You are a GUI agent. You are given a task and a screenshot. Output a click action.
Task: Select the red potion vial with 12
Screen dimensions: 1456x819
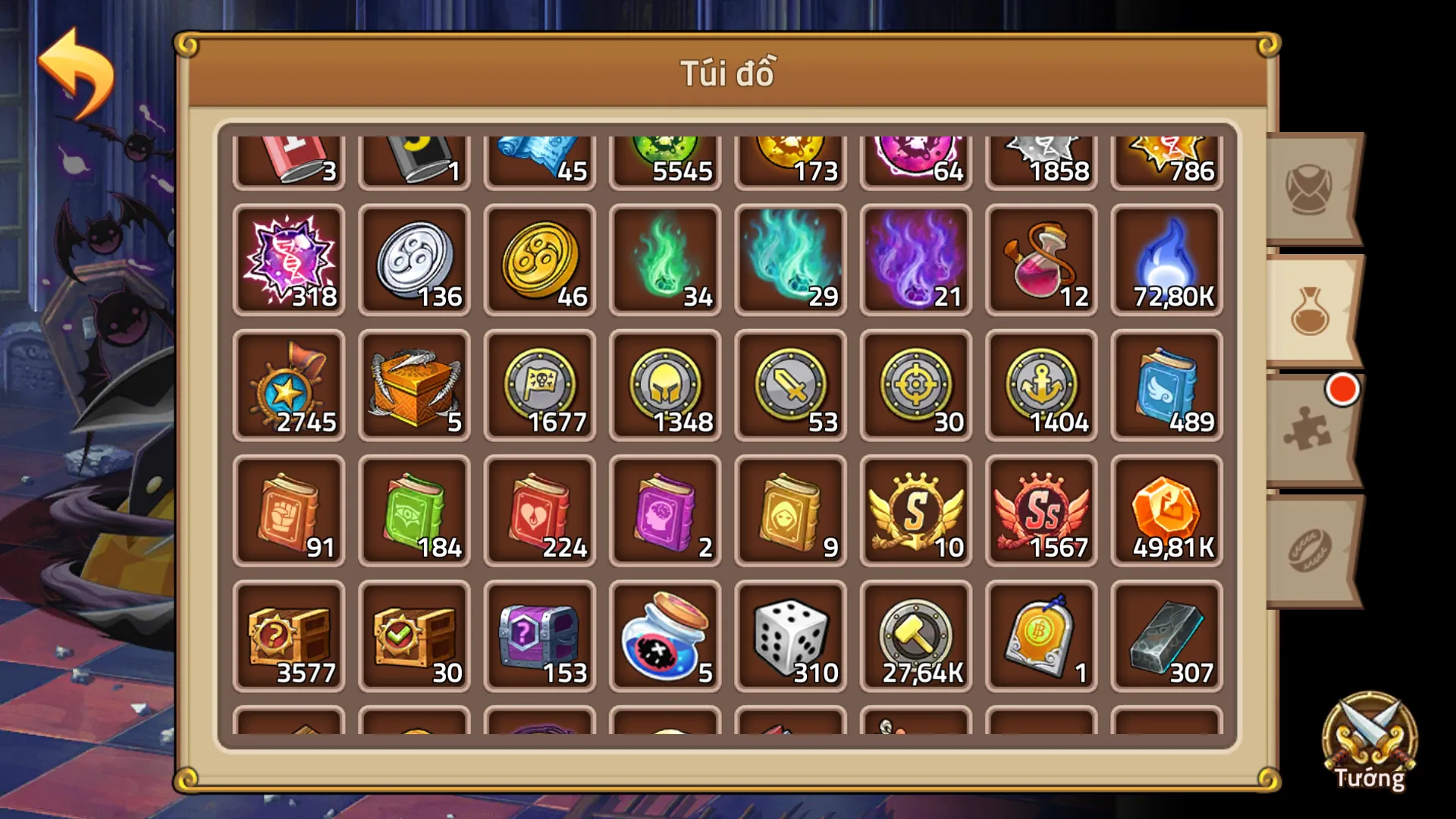click(1040, 262)
